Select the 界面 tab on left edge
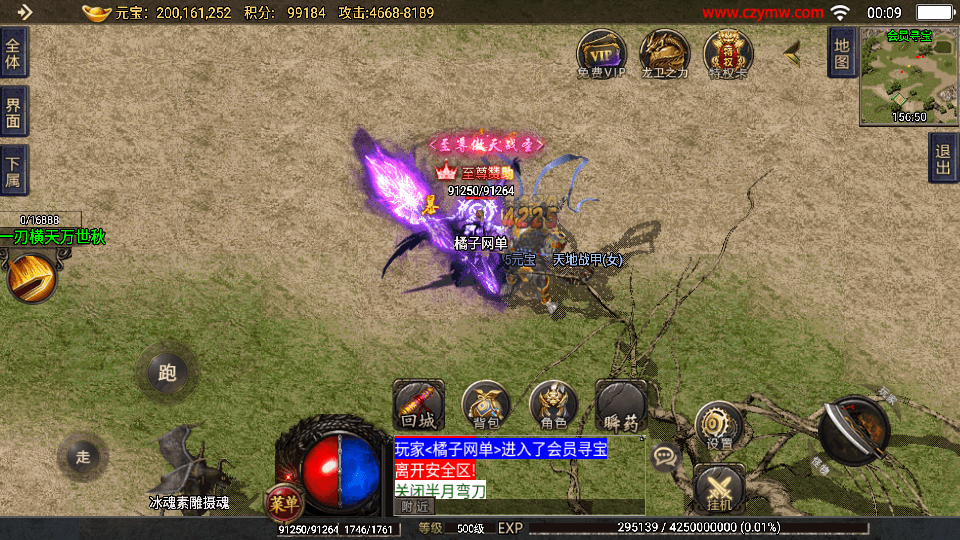The width and height of the screenshot is (960, 540). [x=13, y=111]
